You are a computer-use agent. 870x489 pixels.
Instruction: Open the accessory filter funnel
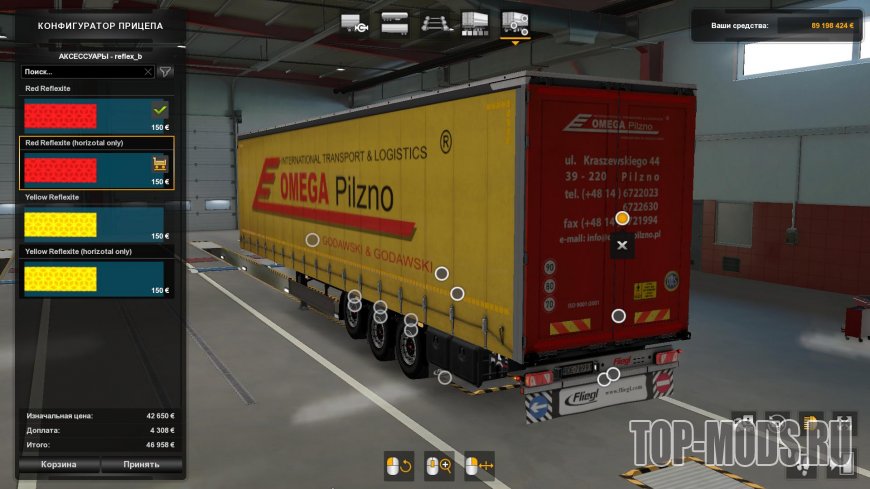(166, 72)
